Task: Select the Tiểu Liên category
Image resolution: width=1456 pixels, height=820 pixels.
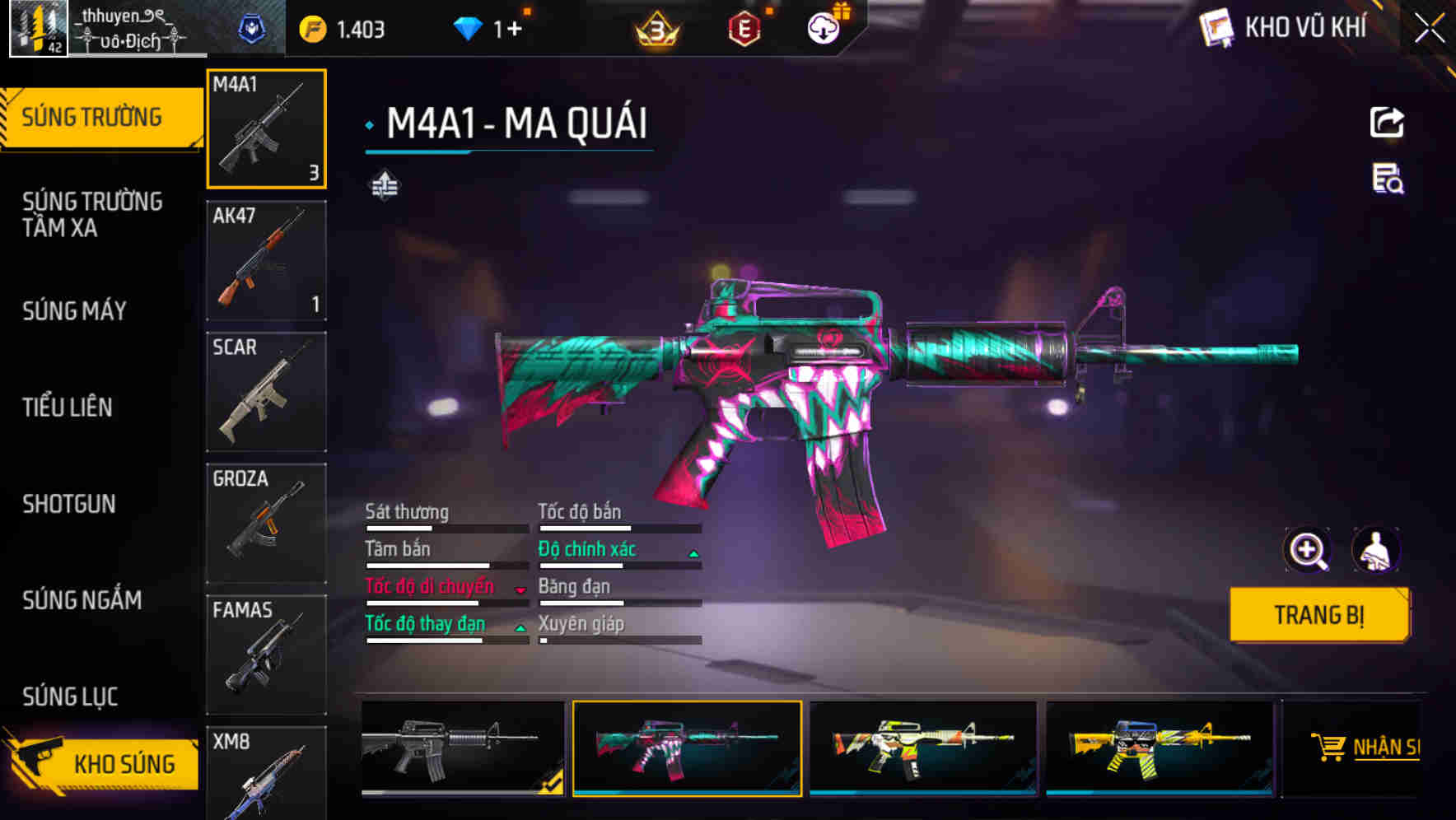Action: [68, 407]
